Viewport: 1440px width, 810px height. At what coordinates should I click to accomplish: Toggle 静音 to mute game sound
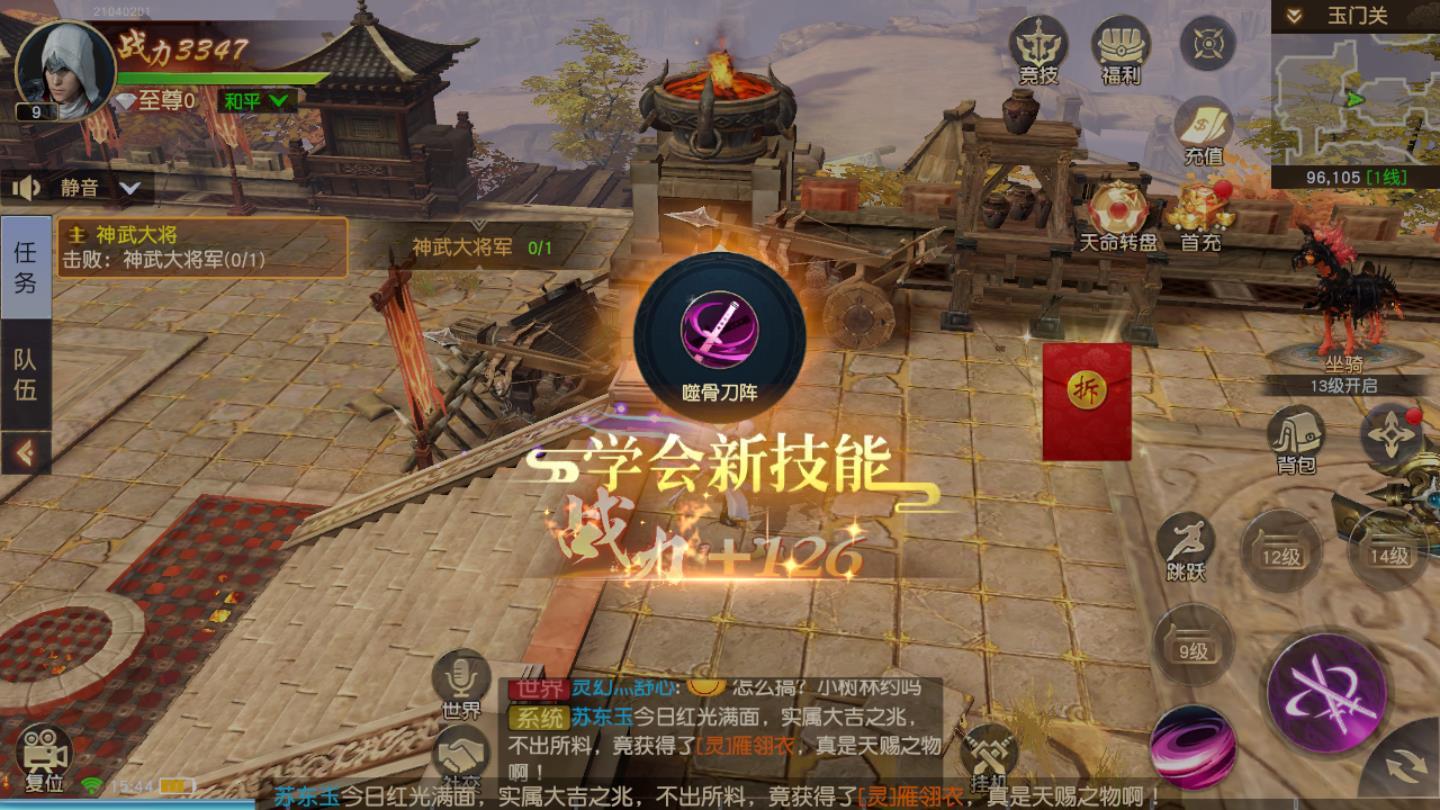tap(58, 186)
